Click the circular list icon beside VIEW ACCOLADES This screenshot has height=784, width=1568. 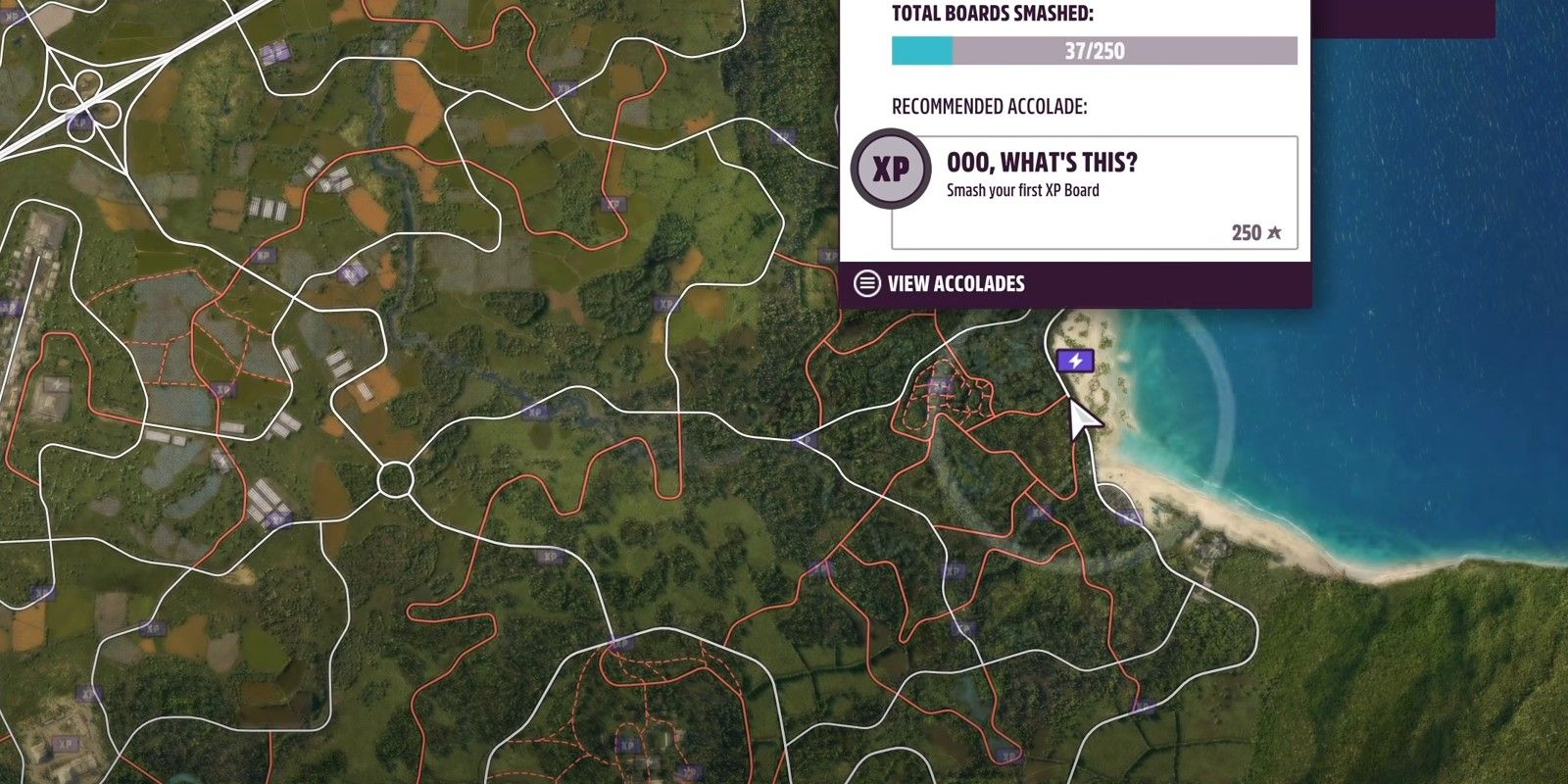point(868,283)
